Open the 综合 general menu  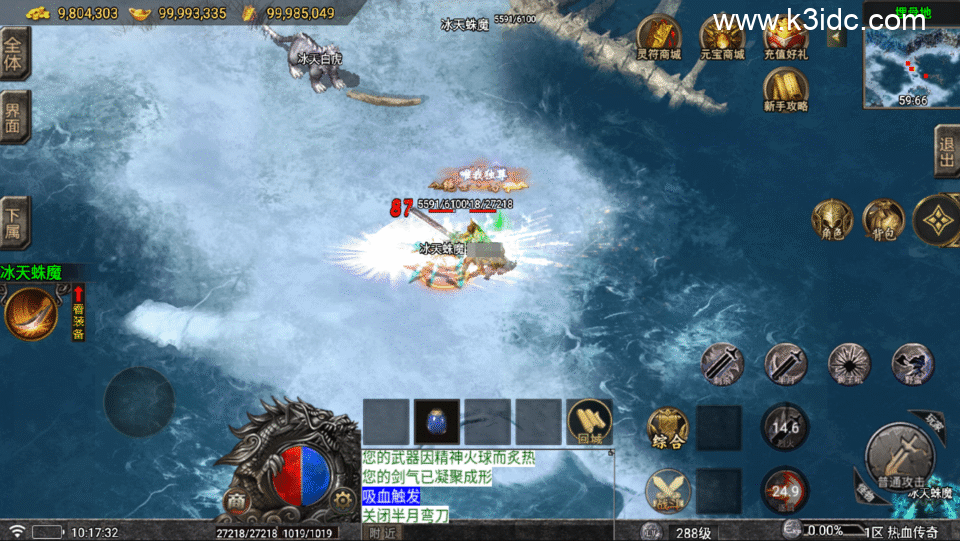pos(667,428)
